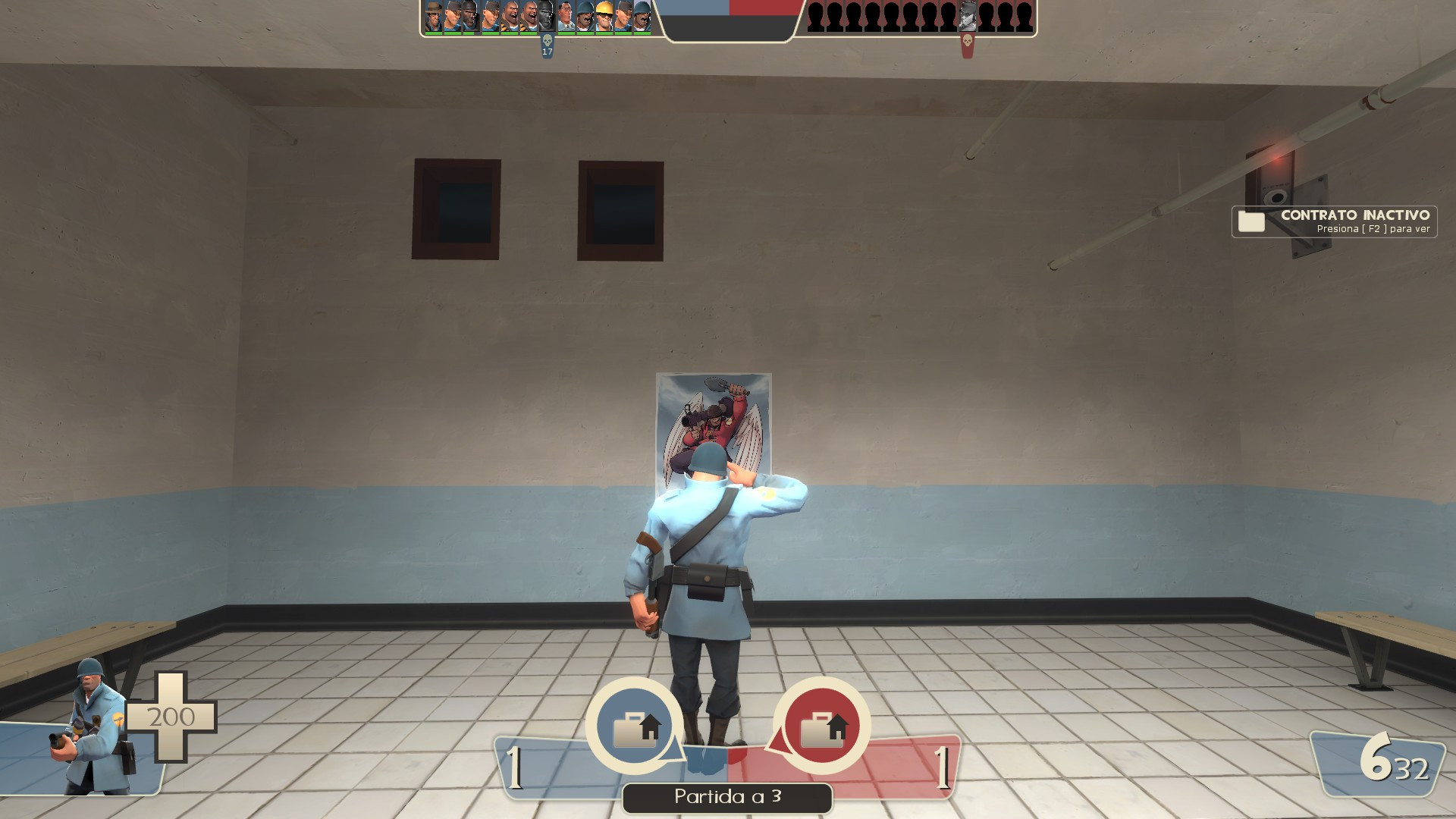Click a green health bar under an avatar
Screen dimensions: 1456x819
(434, 33)
